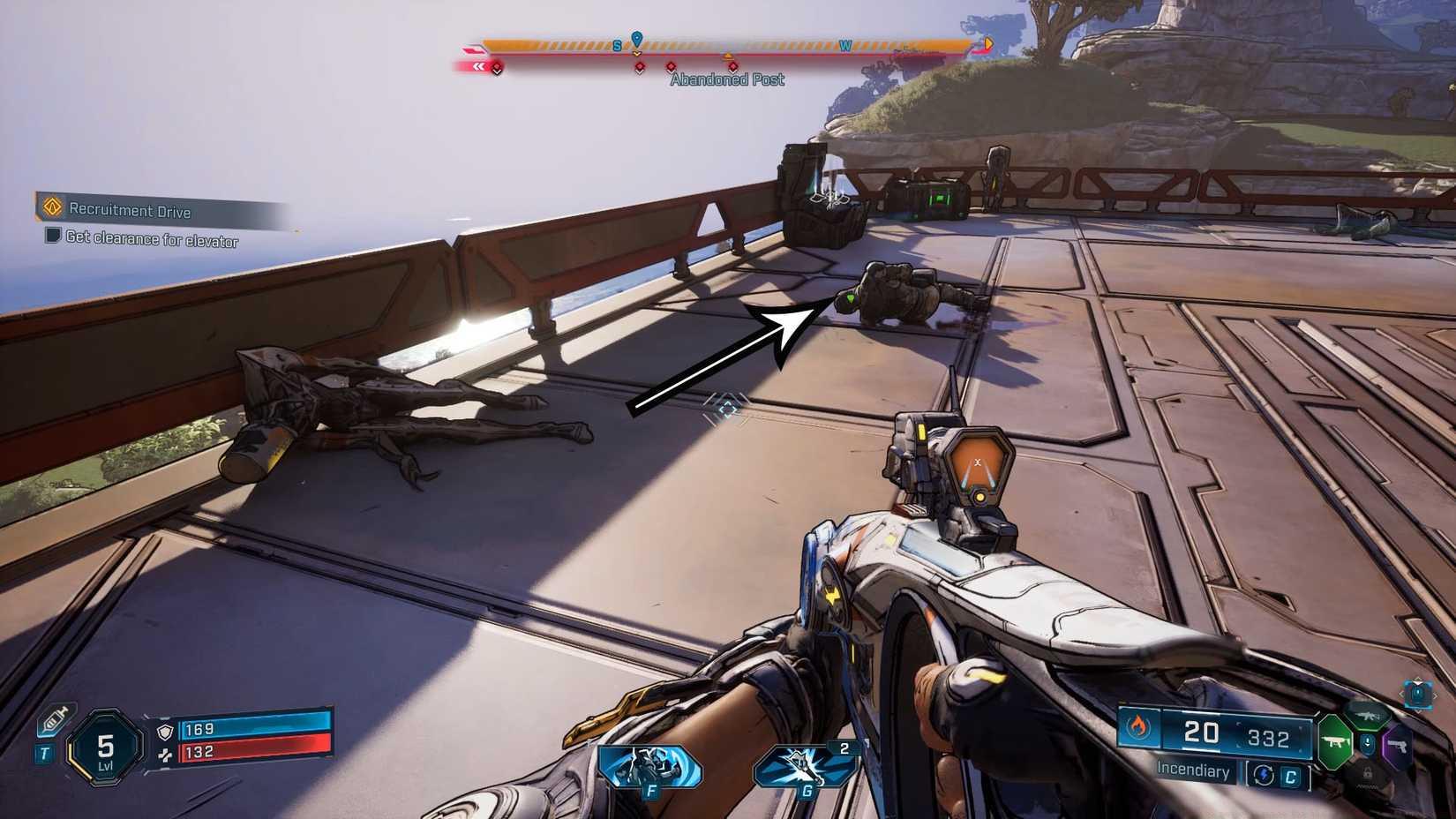Viewport: 1456px width, 819px height.
Task: Activate the F action skill icon
Action: pos(650,767)
